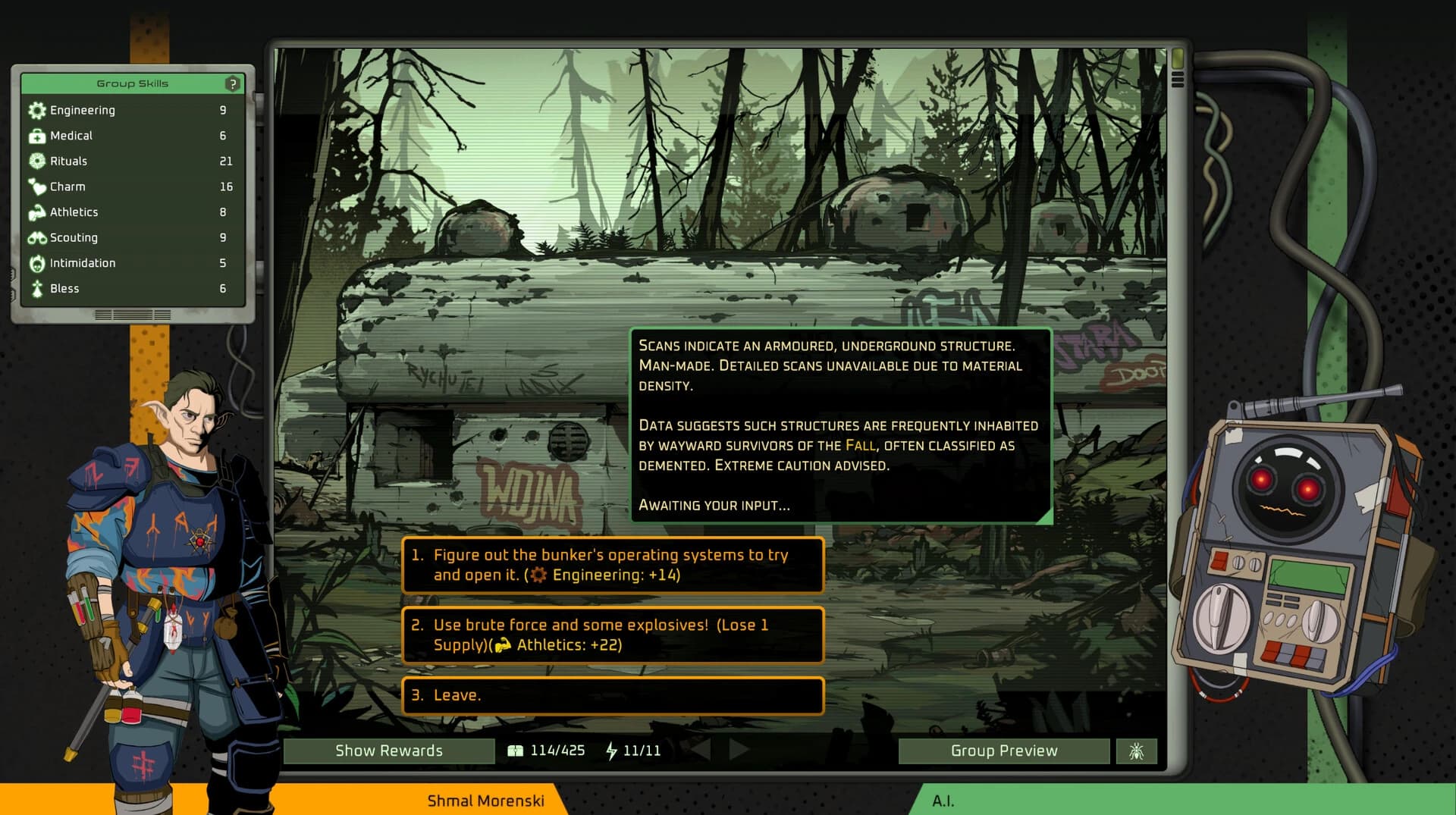Image resolution: width=1456 pixels, height=815 pixels.
Task: Click the Medical kit skill icon
Action: (x=36, y=136)
